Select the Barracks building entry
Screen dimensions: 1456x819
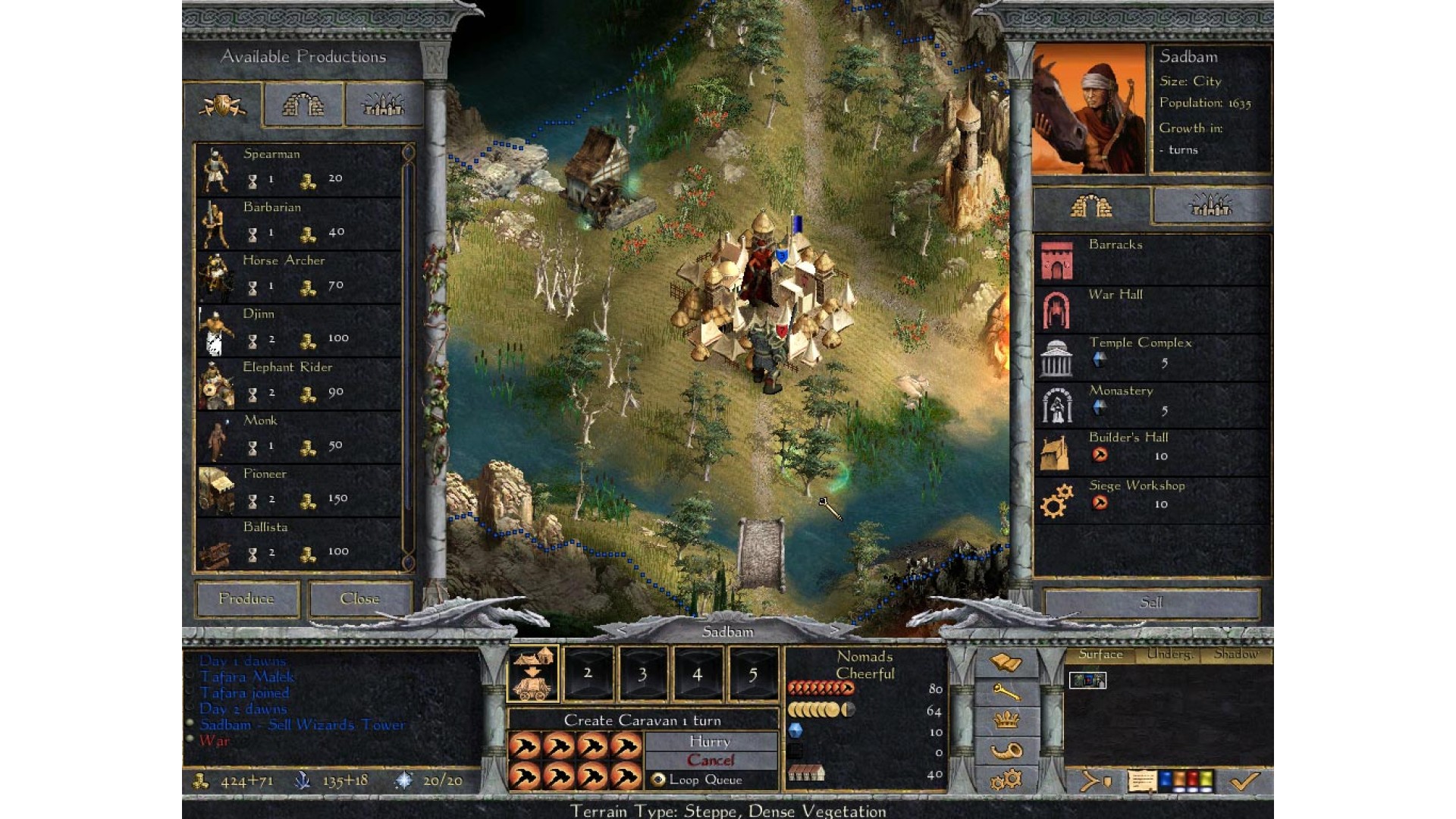pos(1151,259)
